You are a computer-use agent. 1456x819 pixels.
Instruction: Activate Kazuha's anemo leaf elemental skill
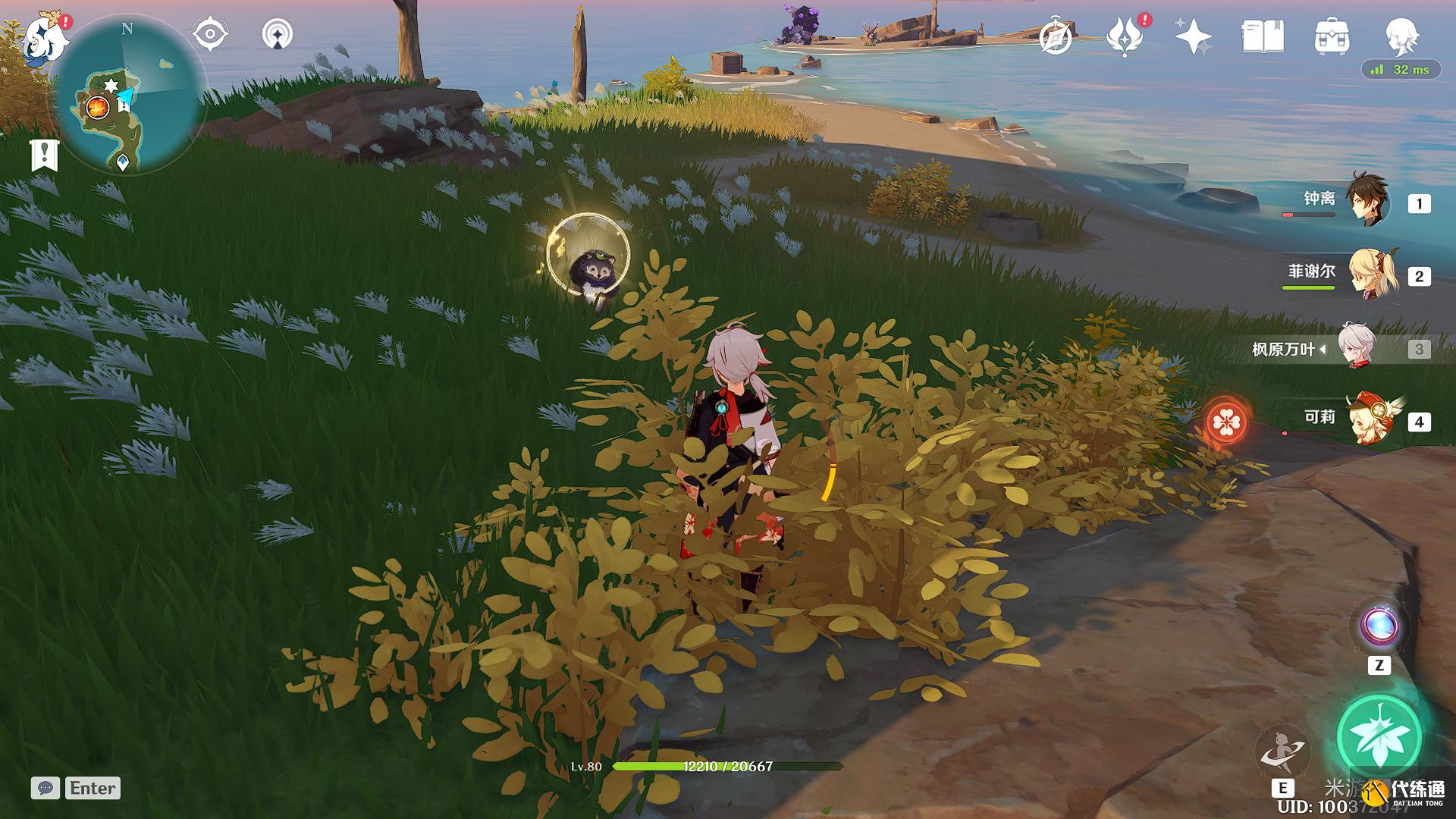(x=1379, y=734)
